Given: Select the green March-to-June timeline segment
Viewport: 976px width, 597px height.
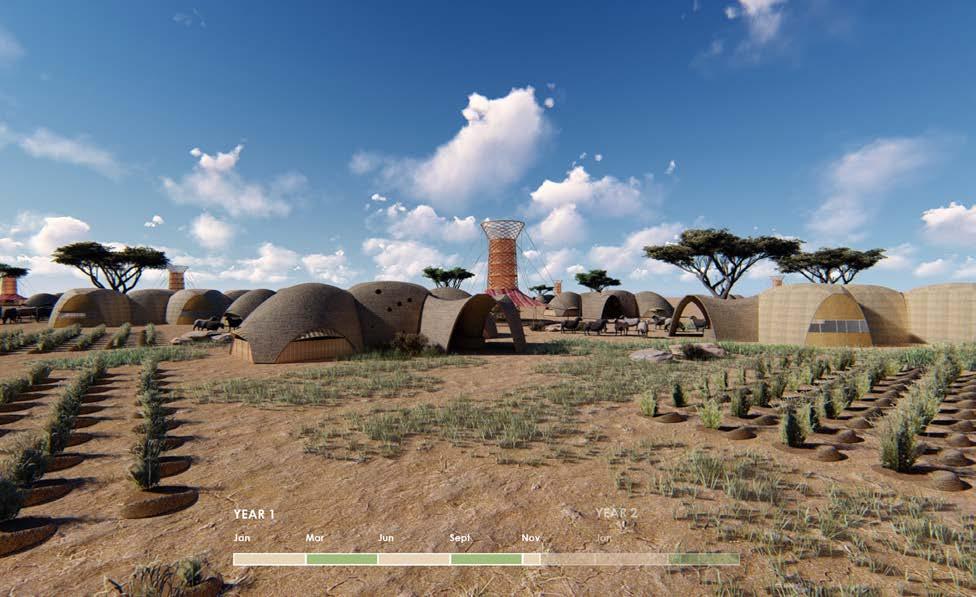Looking at the screenshot, I should [342, 559].
